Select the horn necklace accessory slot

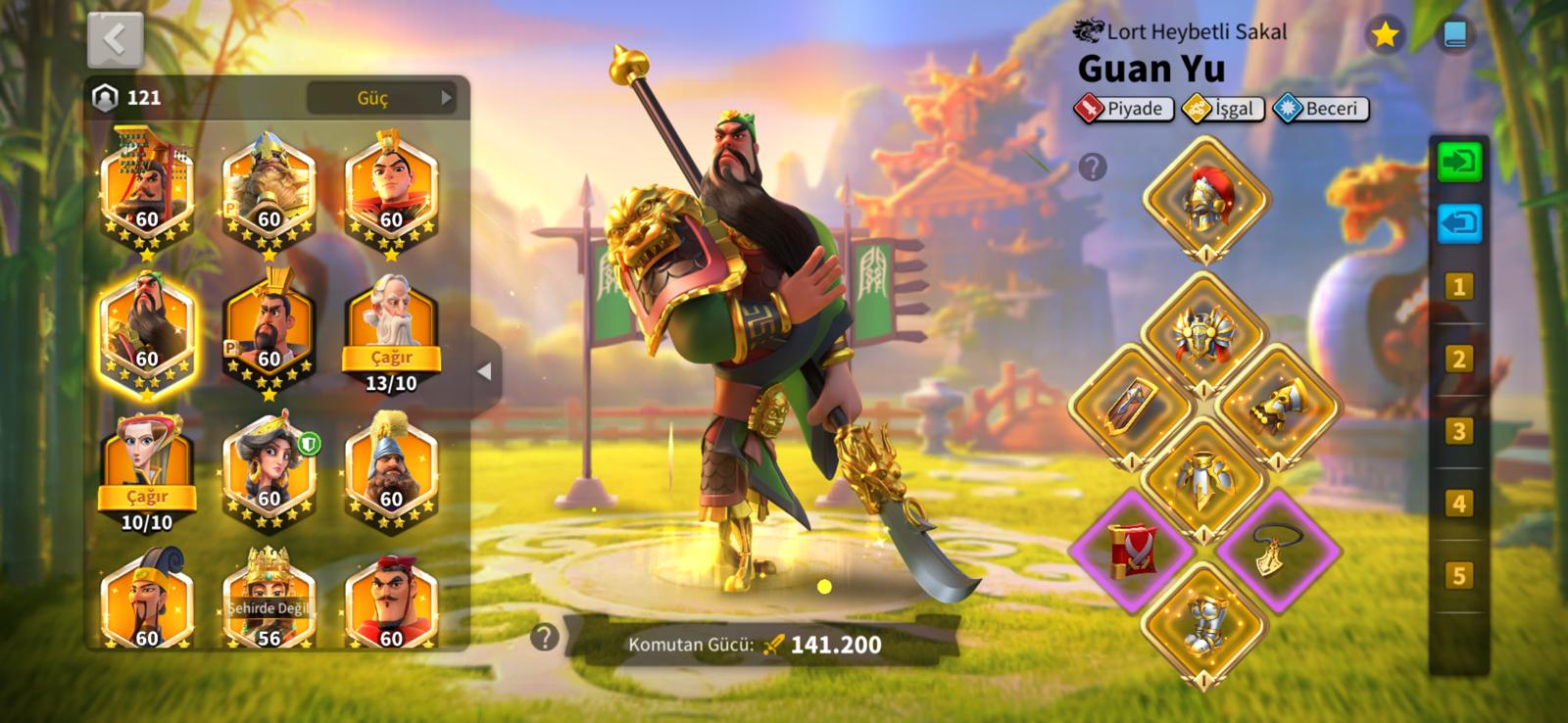1277,549
